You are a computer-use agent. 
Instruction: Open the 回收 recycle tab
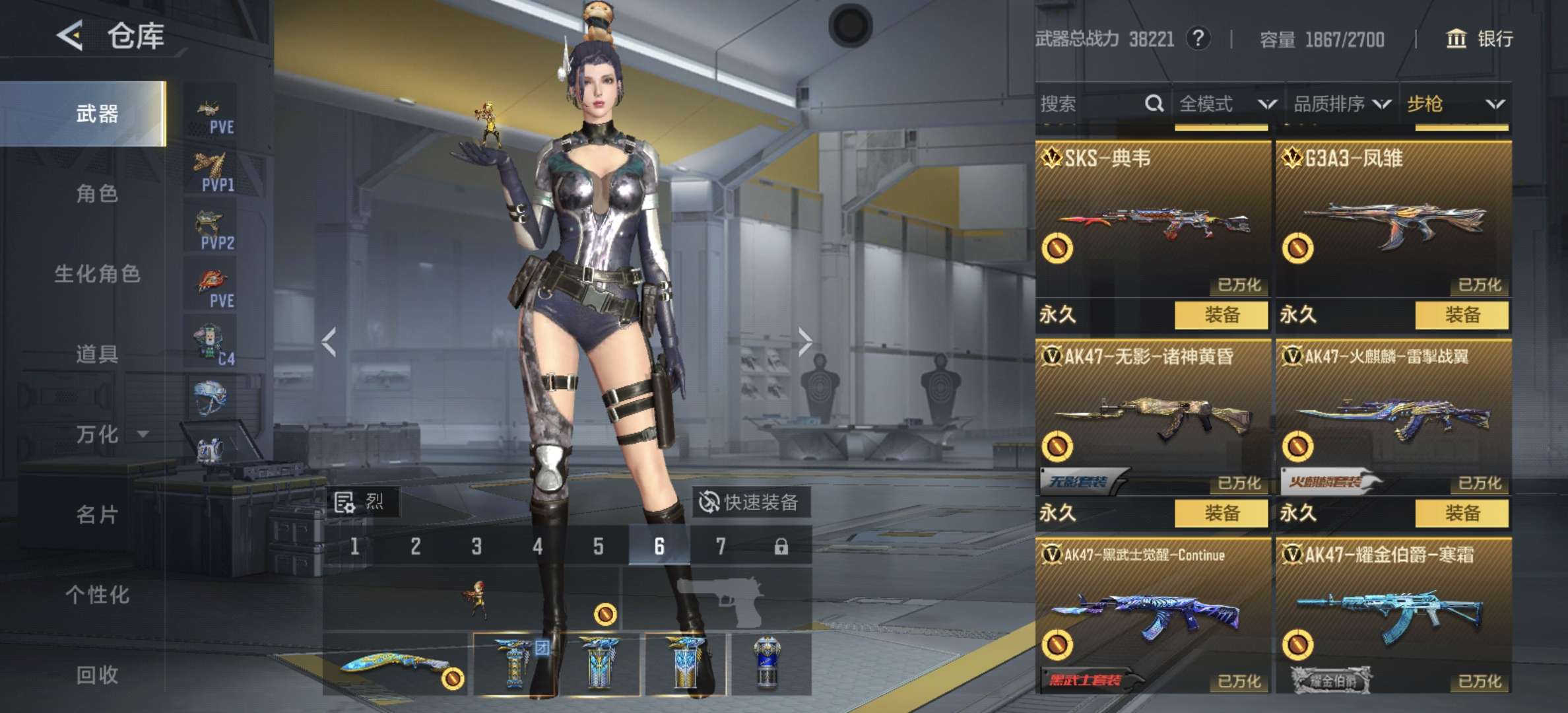(x=97, y=675)
